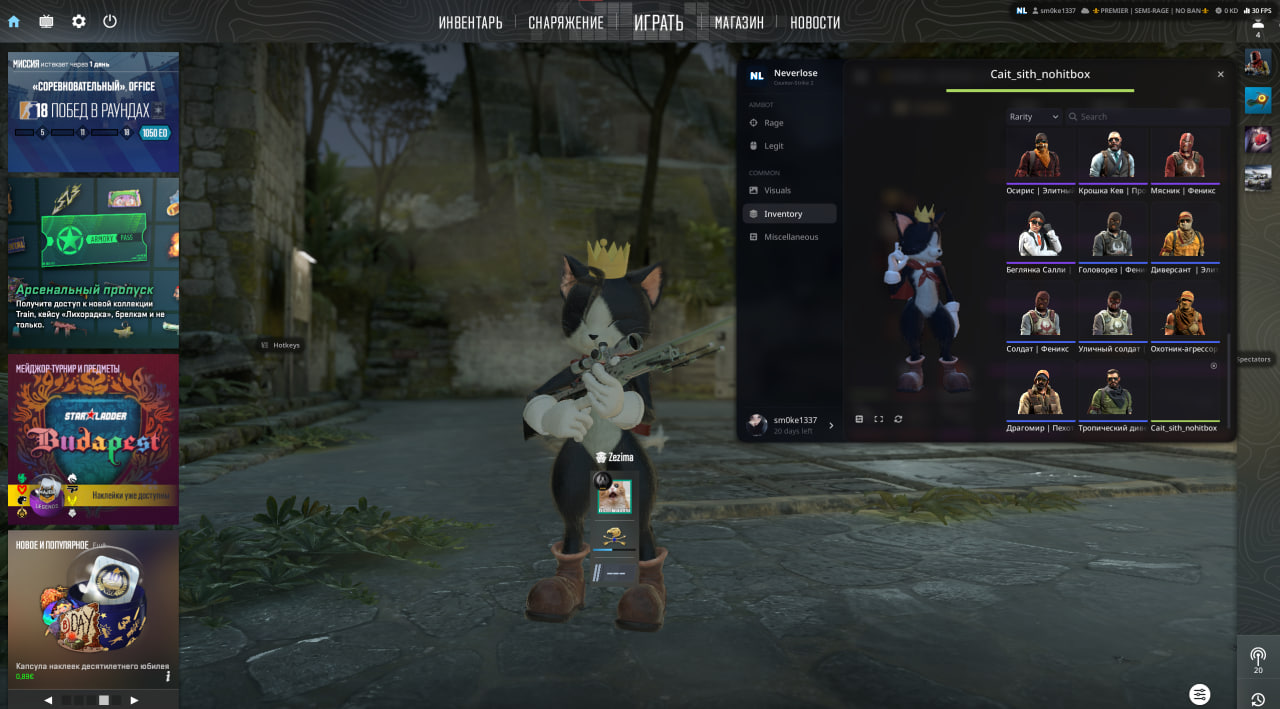Open the Rarity dropdown

[1033, 117]
